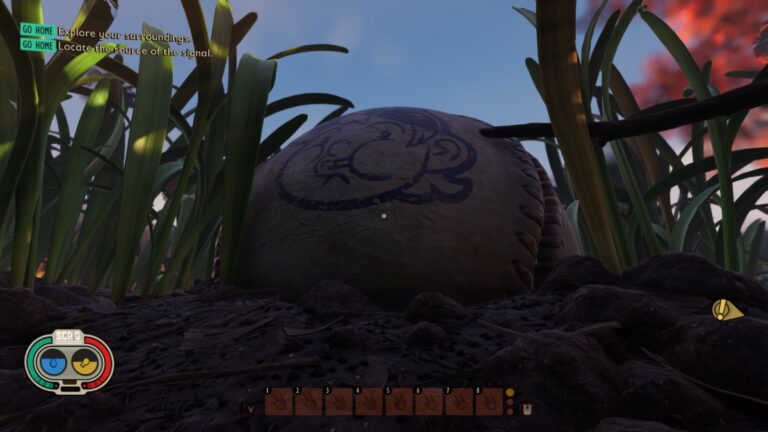768x432 pixels.
Task: Choose hotbar slot number 4
Action: click(369, 401)
